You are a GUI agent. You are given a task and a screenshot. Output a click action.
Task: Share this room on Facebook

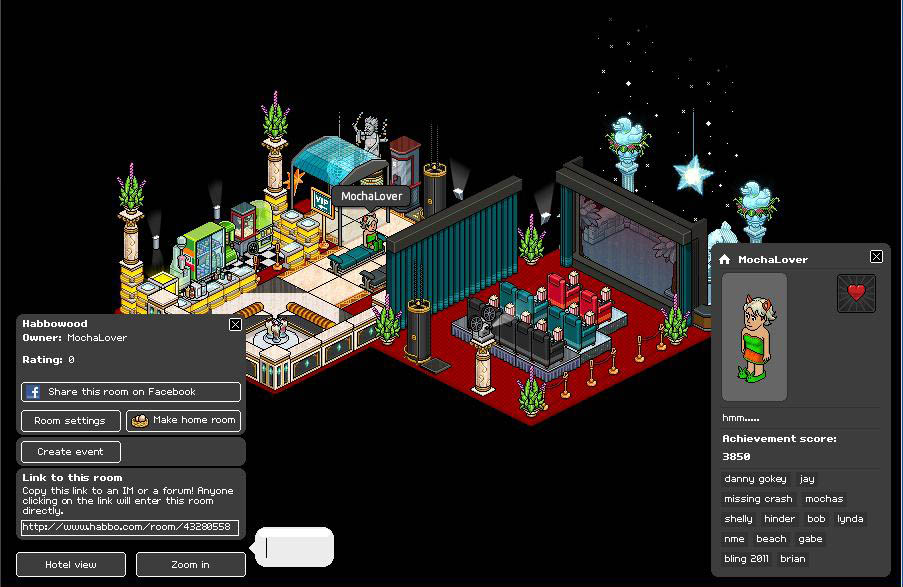click(x=131, y=392)
